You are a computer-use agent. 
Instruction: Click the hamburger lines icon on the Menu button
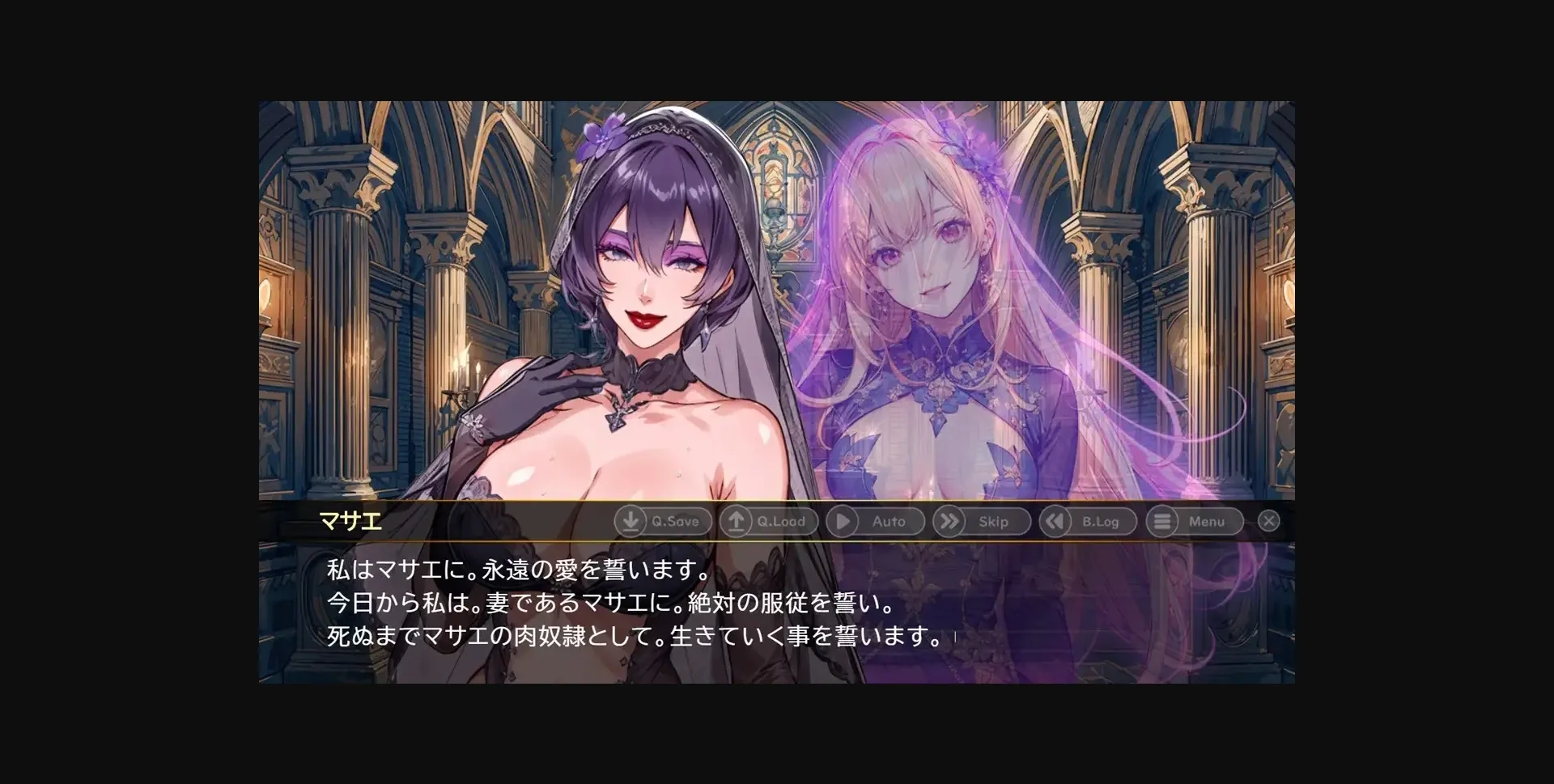click(1164, 522)
